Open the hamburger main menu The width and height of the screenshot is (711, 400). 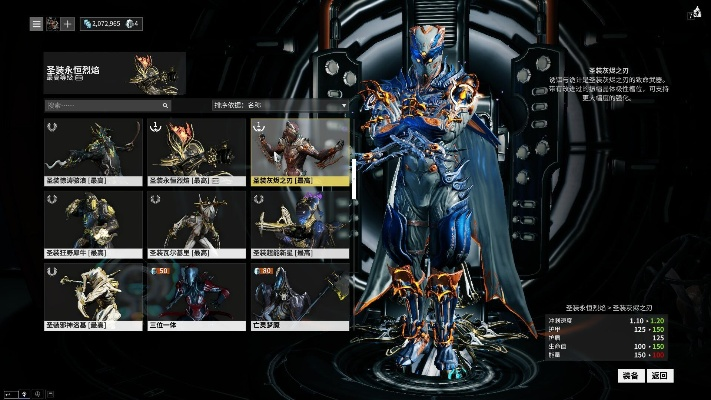point(36,23)
